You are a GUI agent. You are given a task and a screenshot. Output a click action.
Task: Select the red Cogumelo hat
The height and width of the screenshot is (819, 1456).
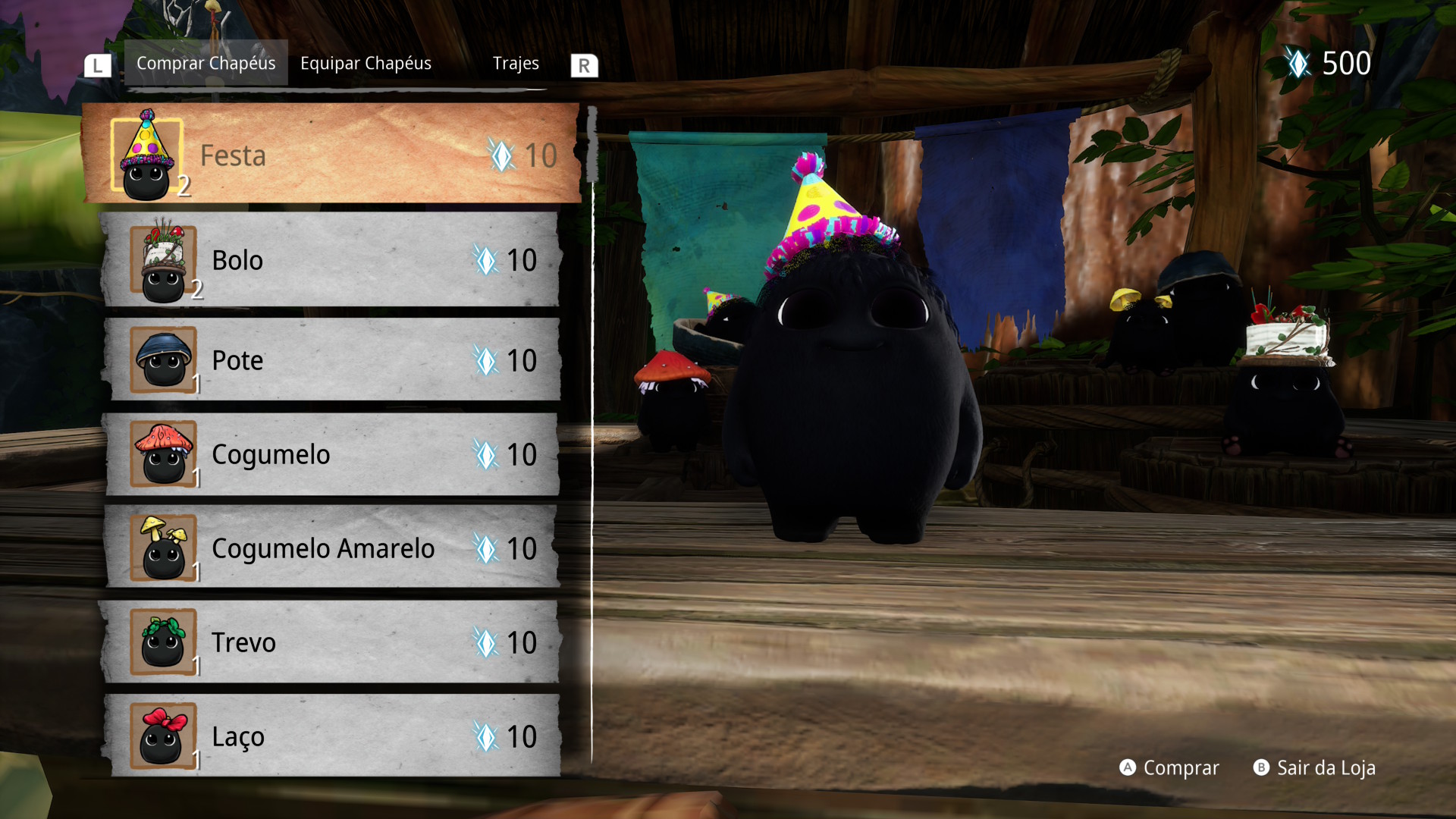331,454
